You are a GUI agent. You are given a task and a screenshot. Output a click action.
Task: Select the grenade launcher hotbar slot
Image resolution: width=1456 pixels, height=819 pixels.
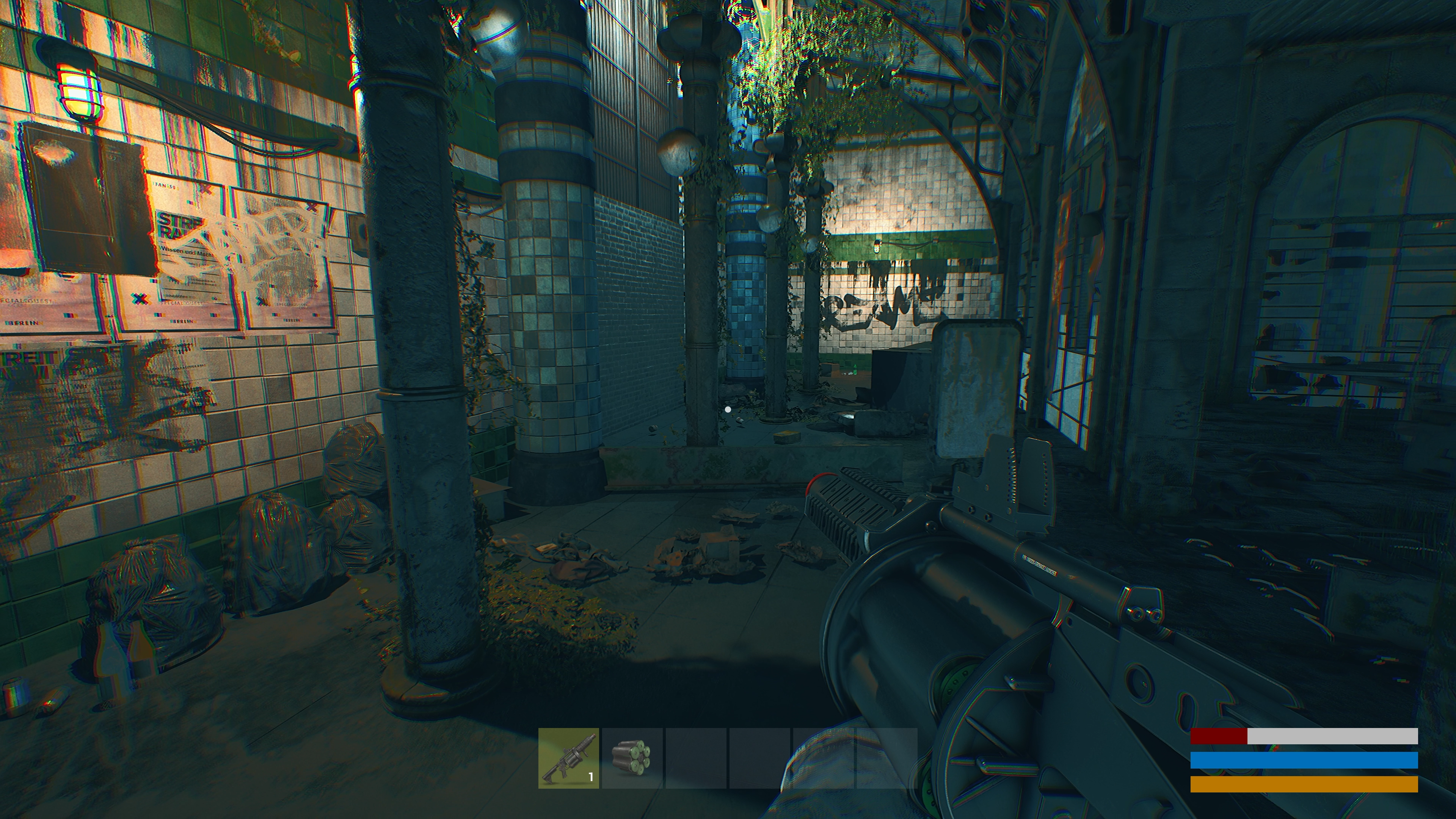point(568,758)
